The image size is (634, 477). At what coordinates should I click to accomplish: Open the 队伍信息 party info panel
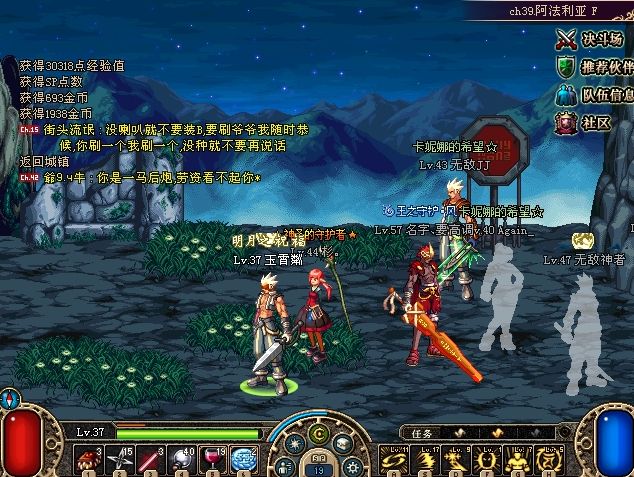point(594,95)
